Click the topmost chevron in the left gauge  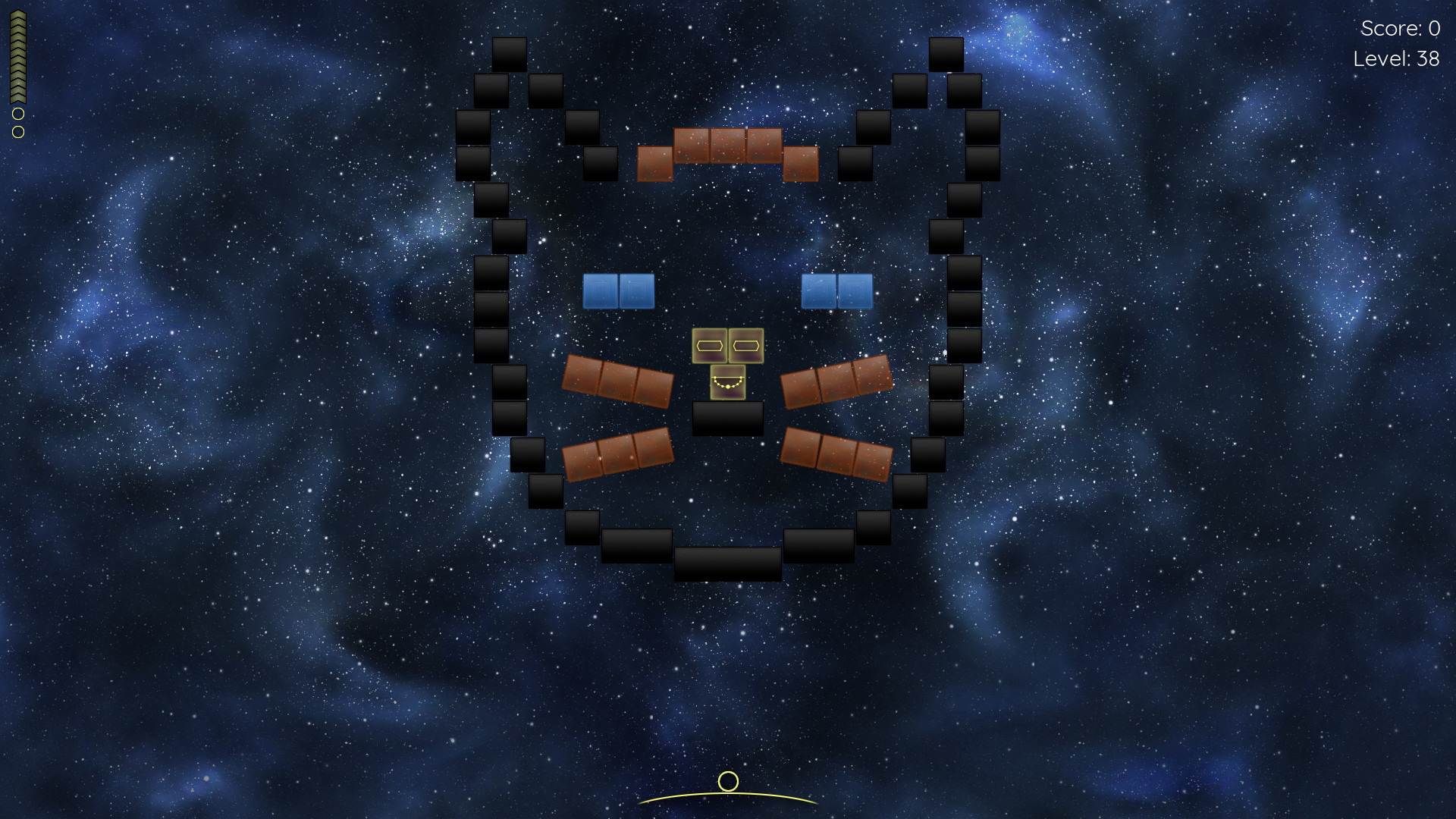tap(17, 15)
